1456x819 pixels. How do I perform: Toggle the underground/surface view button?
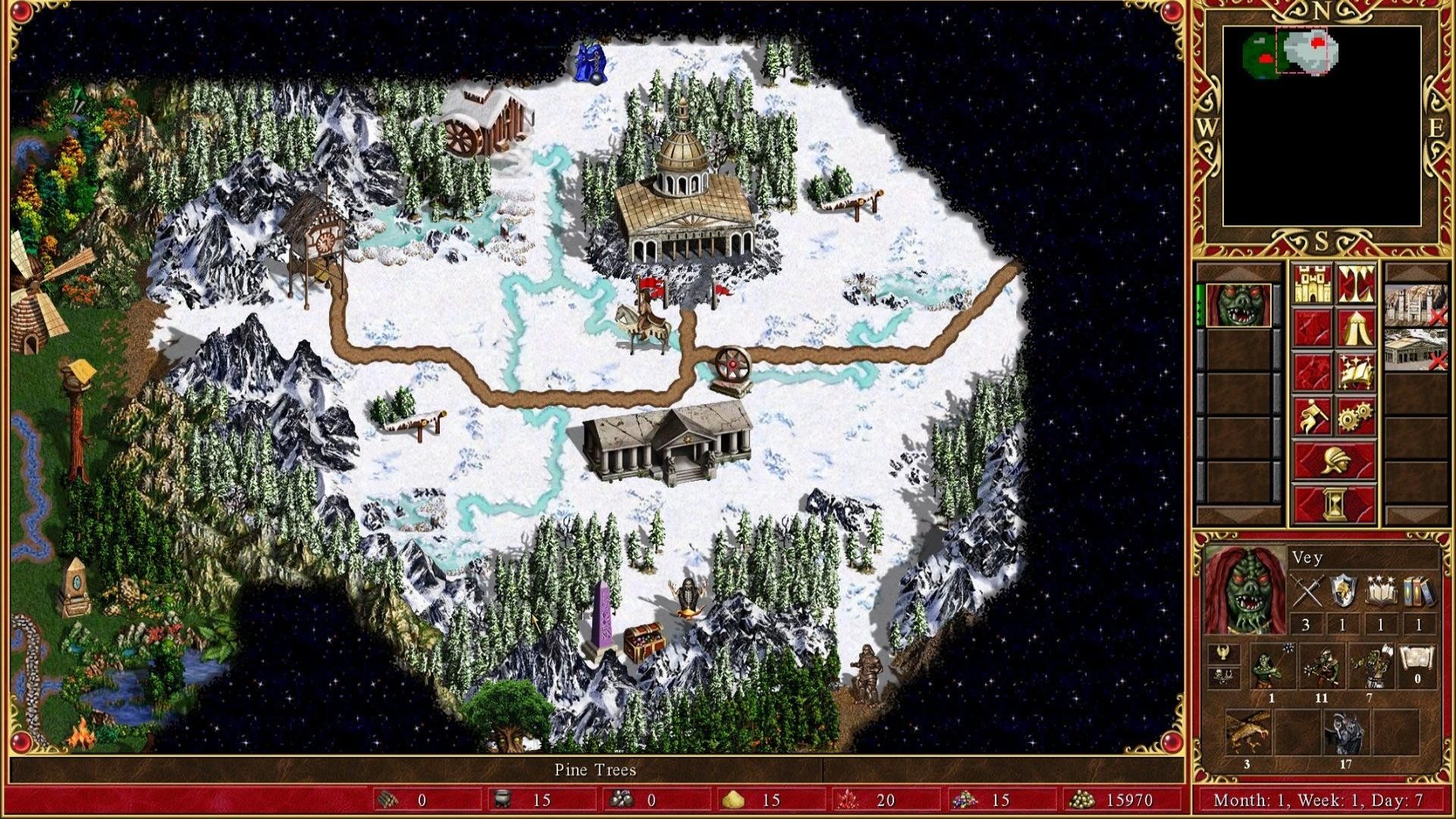point(1356,284)
